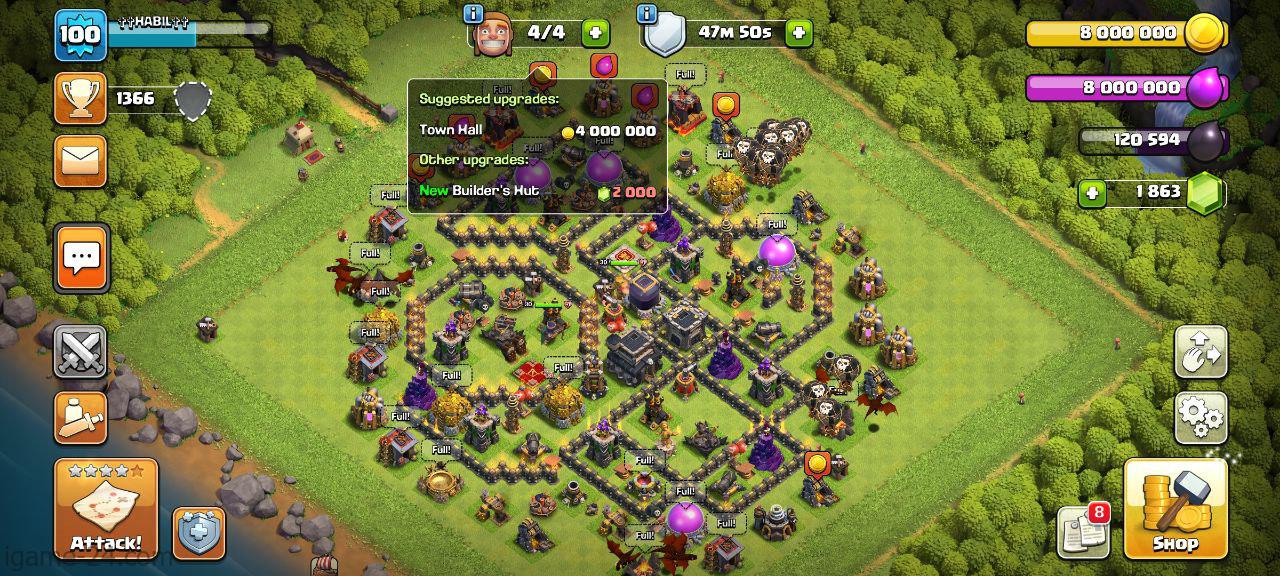Tap the Attack! map button
The image size is (1280, 576).
pos(106,508)
